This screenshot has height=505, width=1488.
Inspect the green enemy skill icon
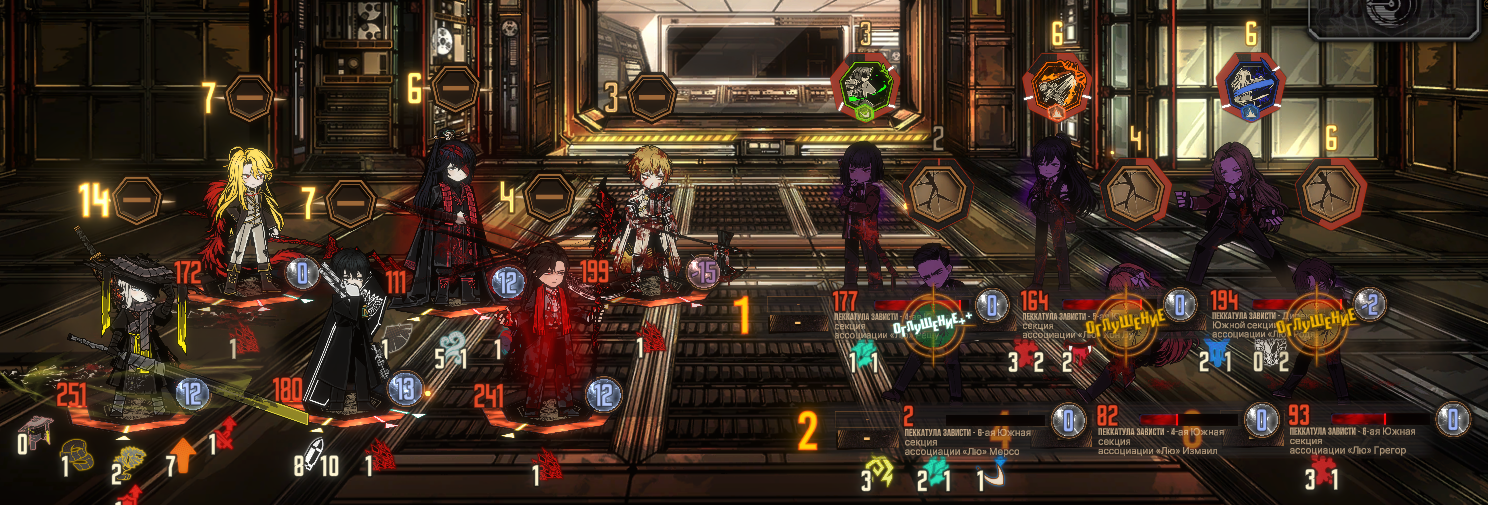click(x=865, y=85)
